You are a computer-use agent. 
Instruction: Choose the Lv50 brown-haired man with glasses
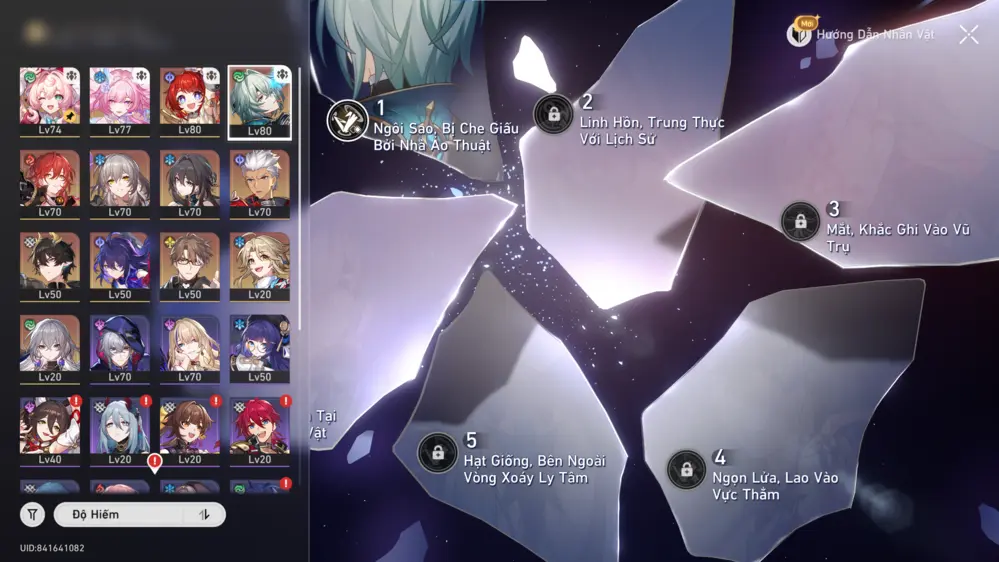point(190,265)
